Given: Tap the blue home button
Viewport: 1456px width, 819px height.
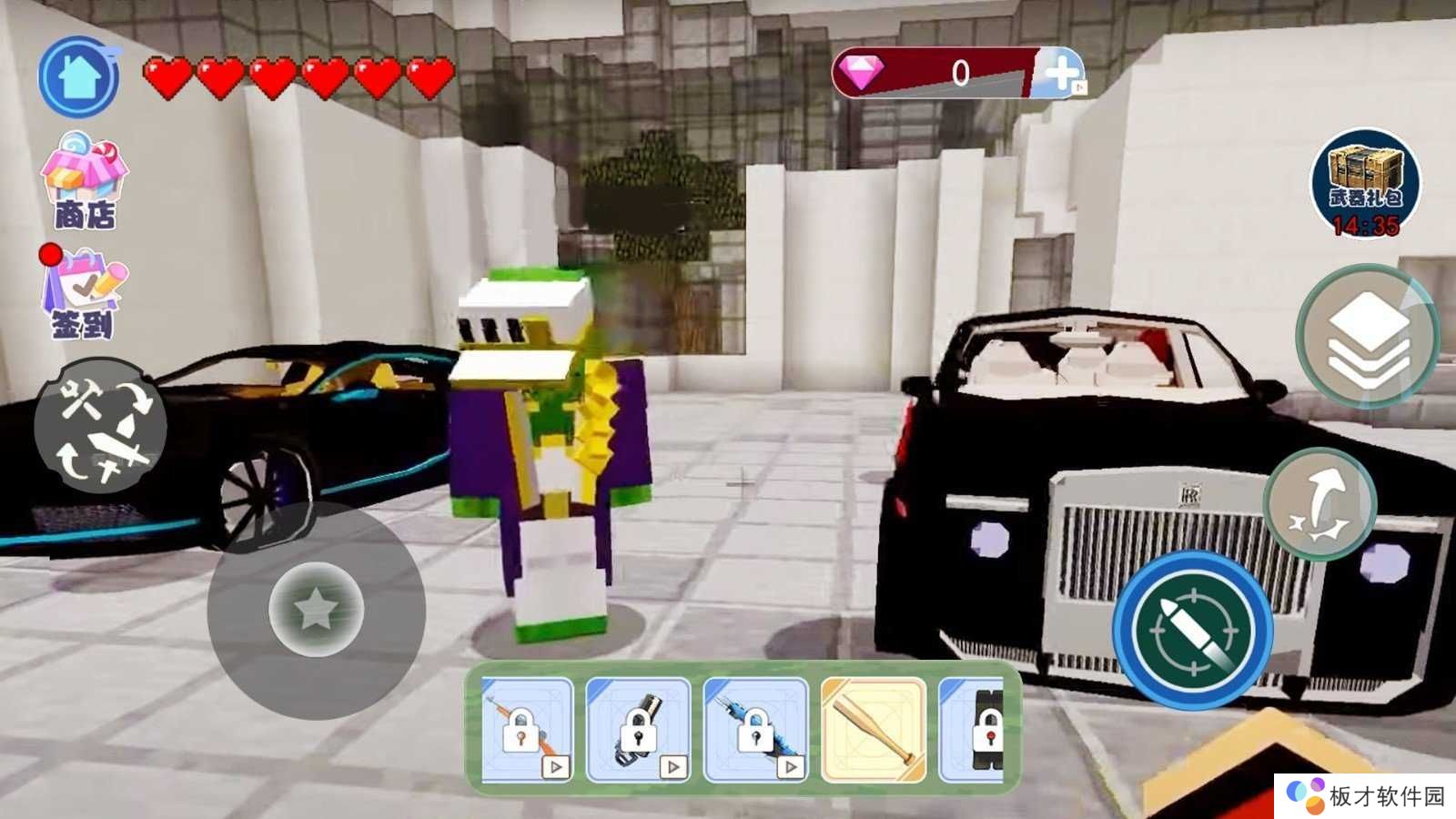Looking at the screenshot, I should [x=79, y=77].
